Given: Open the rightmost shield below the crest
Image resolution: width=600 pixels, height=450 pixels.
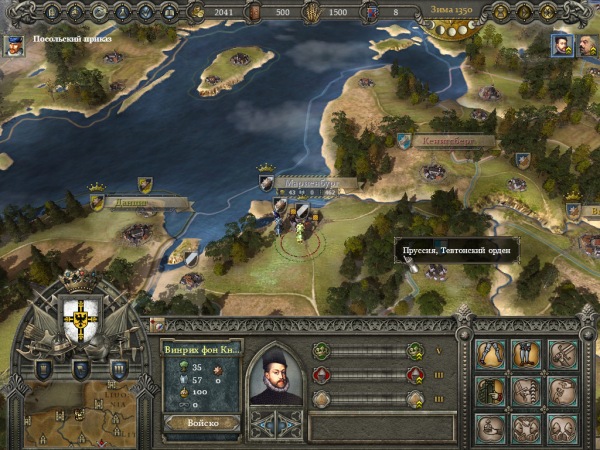Looking at the screenshot, I should [117, 369].
